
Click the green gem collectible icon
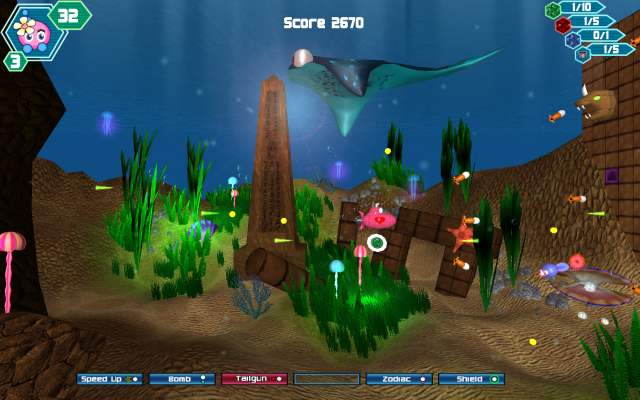point(552,9)
